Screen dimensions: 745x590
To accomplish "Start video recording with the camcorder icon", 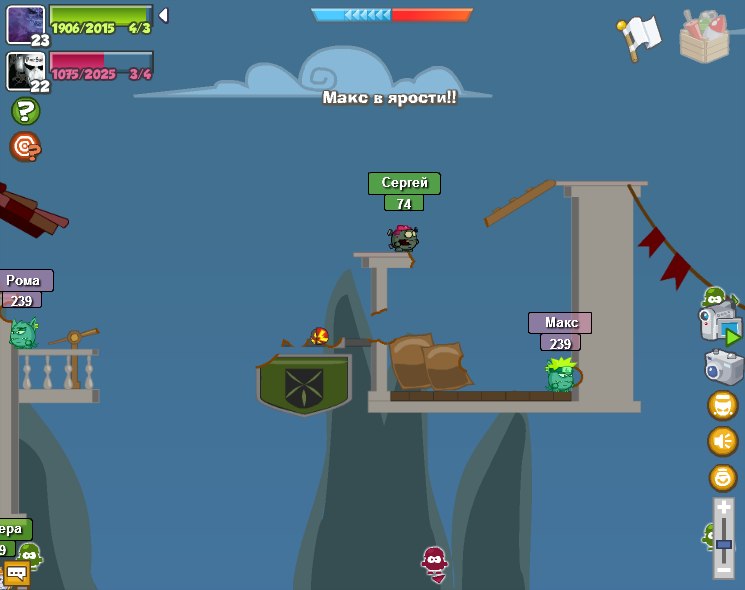I will (720, 325).
